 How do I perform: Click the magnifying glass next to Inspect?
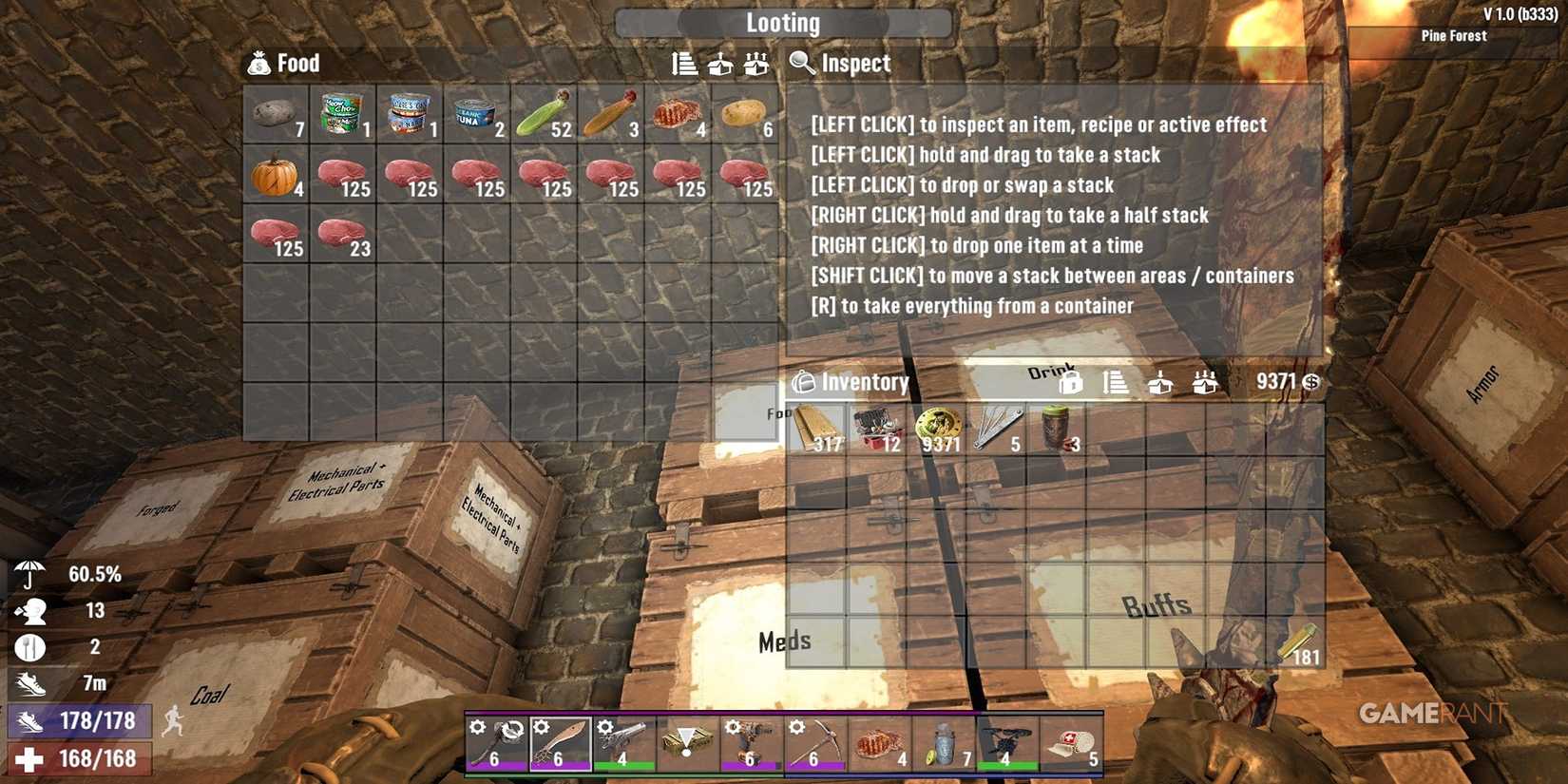(x=799, y=64)
